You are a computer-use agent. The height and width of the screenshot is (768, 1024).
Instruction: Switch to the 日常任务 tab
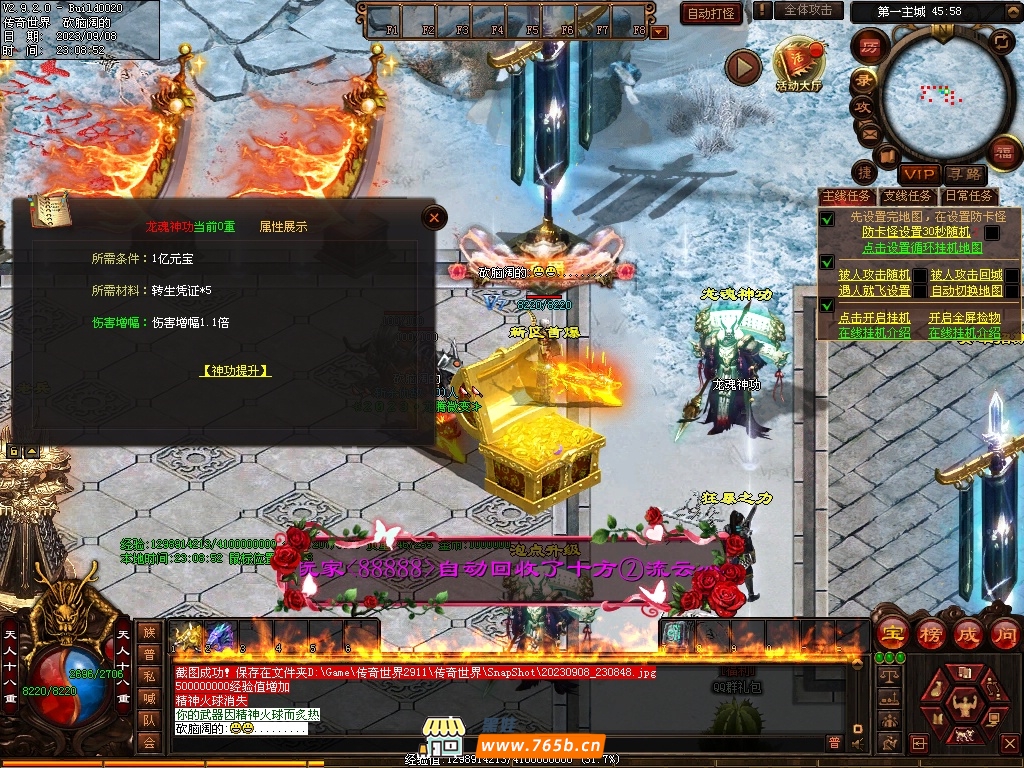pos(969,196)
